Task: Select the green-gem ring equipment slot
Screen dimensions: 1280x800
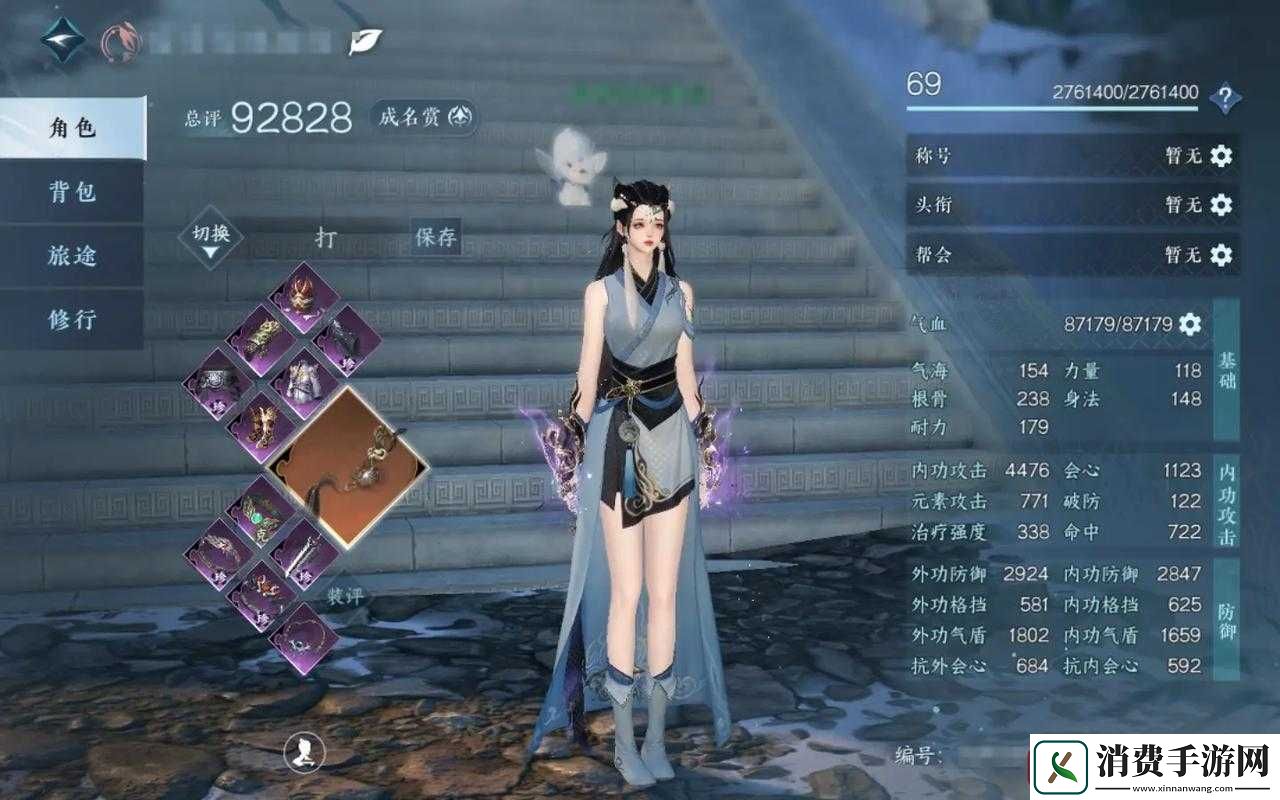Action: pyautogui.click(x=262, y=510)
